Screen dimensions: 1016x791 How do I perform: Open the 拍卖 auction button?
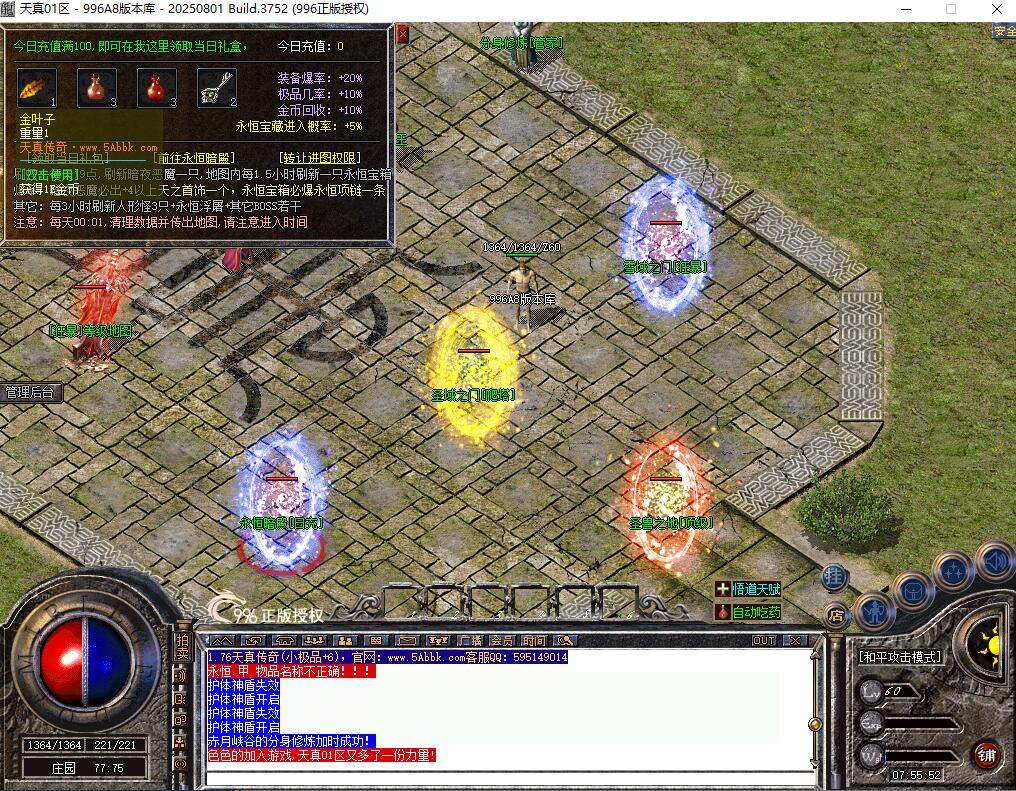click(x=181, y=646)
